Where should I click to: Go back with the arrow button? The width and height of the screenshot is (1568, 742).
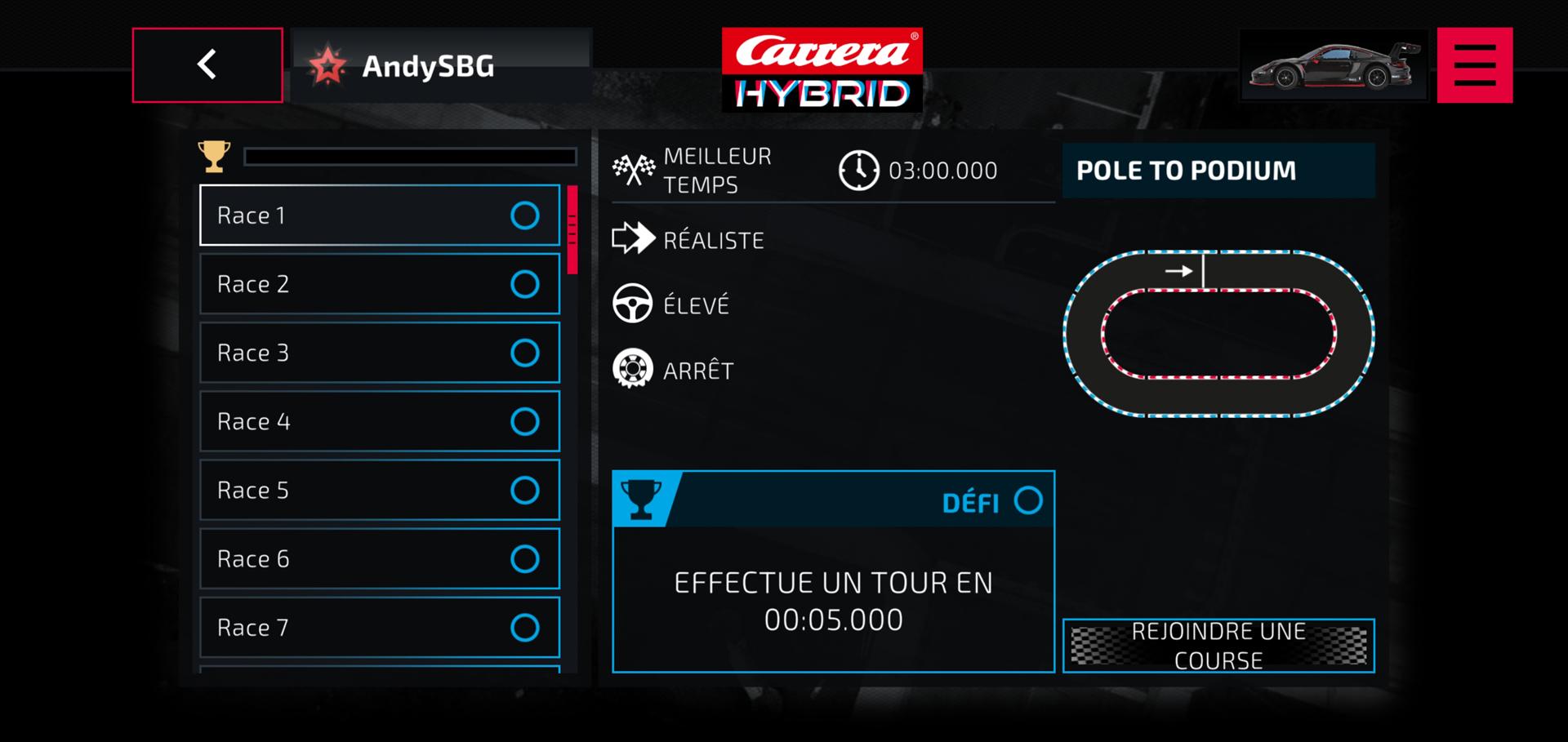click(x=207, y=65)
